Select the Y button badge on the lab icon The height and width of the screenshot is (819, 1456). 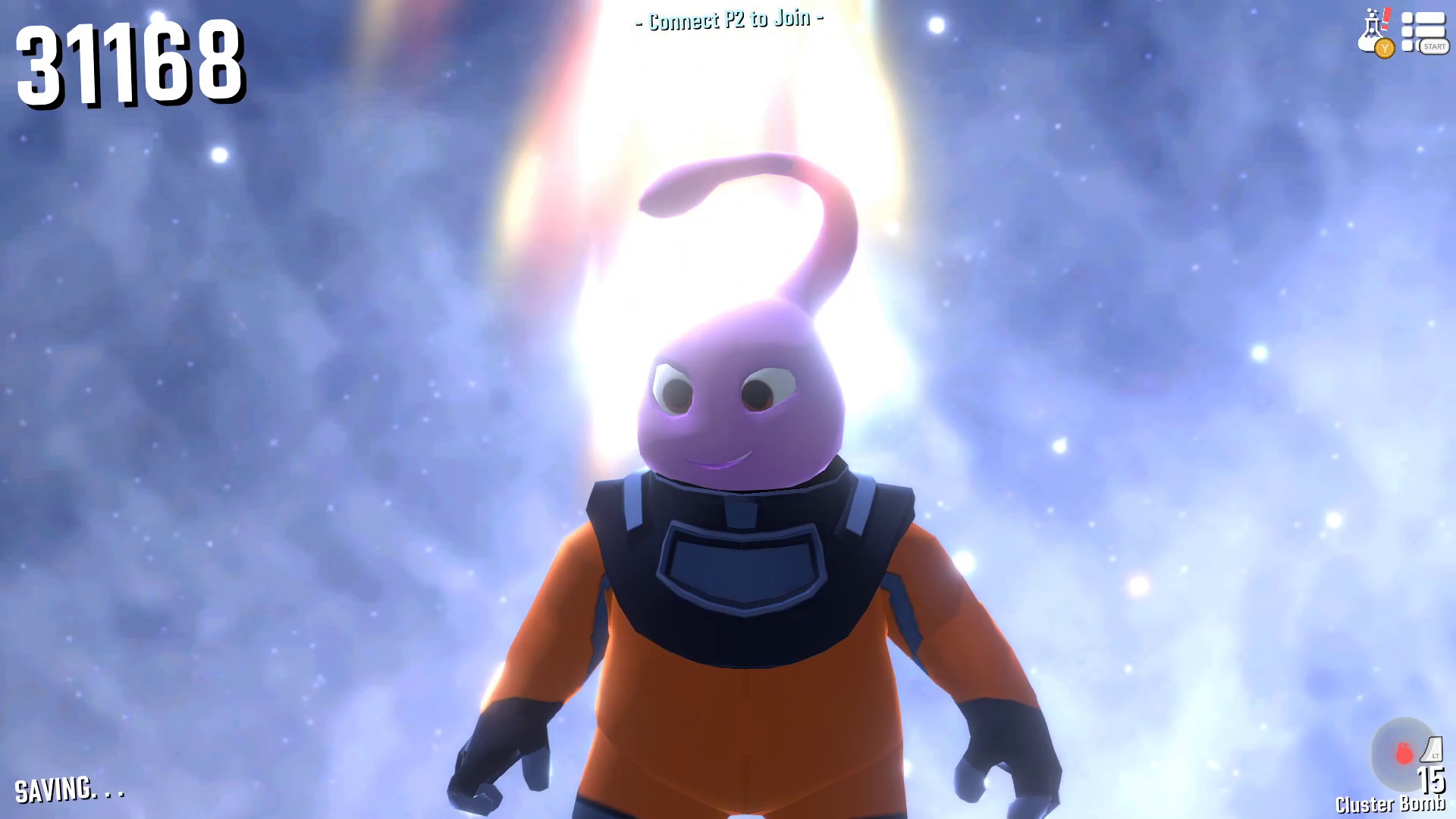(x=1385, y=48)
